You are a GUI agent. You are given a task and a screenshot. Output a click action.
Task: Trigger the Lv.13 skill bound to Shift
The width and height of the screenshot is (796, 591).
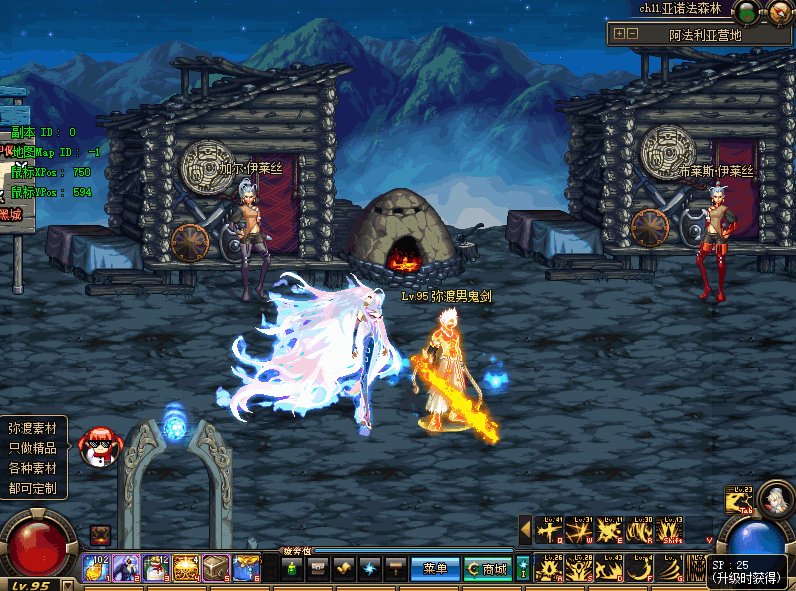670,531
